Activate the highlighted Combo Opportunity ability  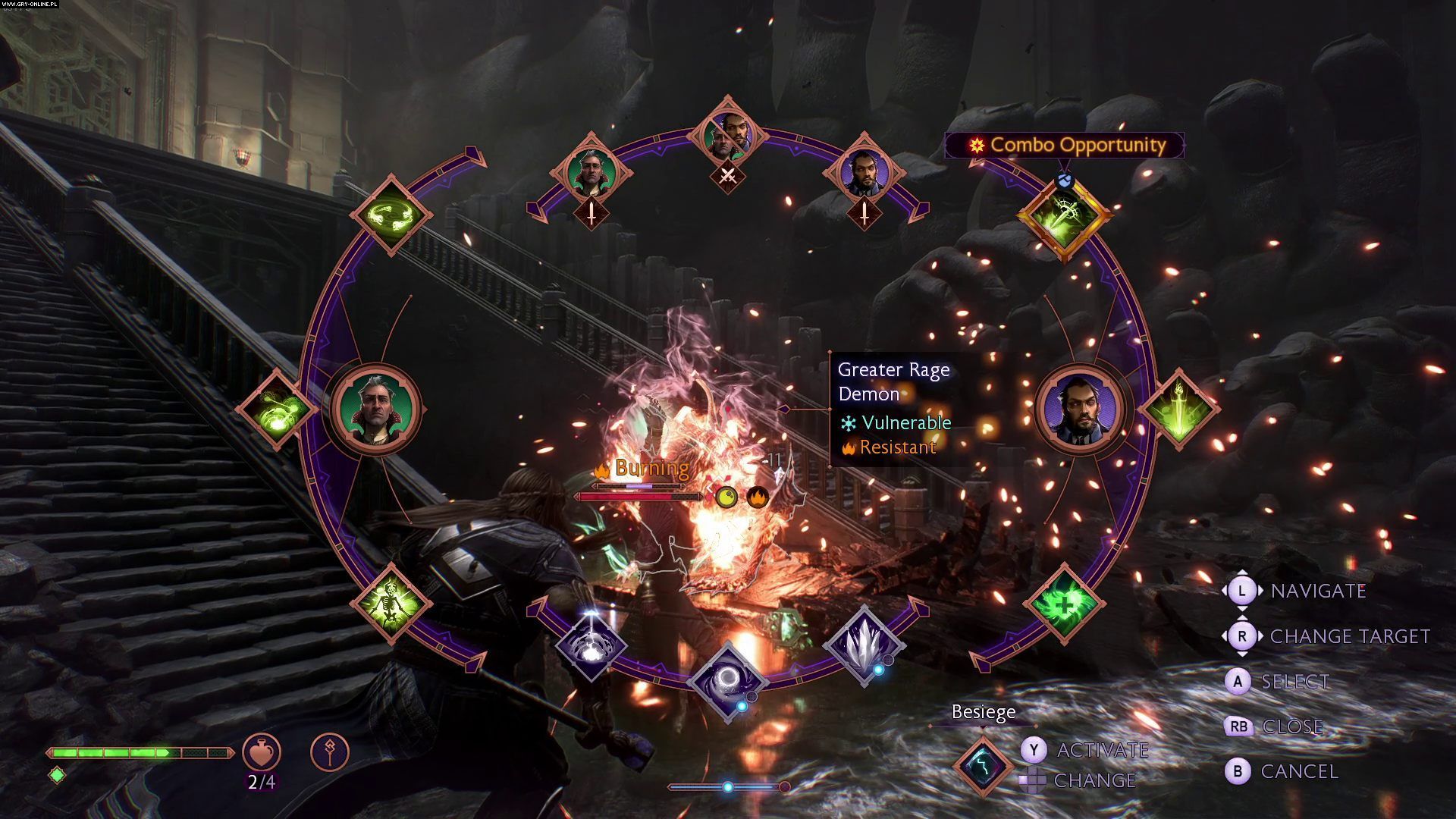click(1064, 215)
